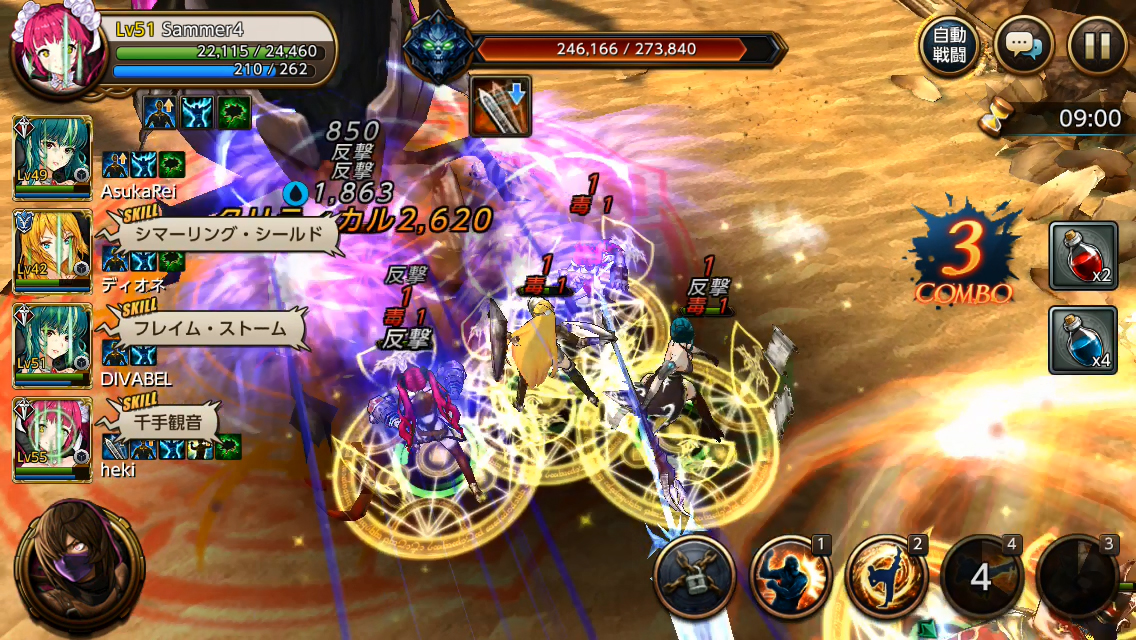Viewport: 1136px width, 640px height.
Task: Tap the Sammer4 player portrait
Action: pyautogui.click(x=58, y=50)
